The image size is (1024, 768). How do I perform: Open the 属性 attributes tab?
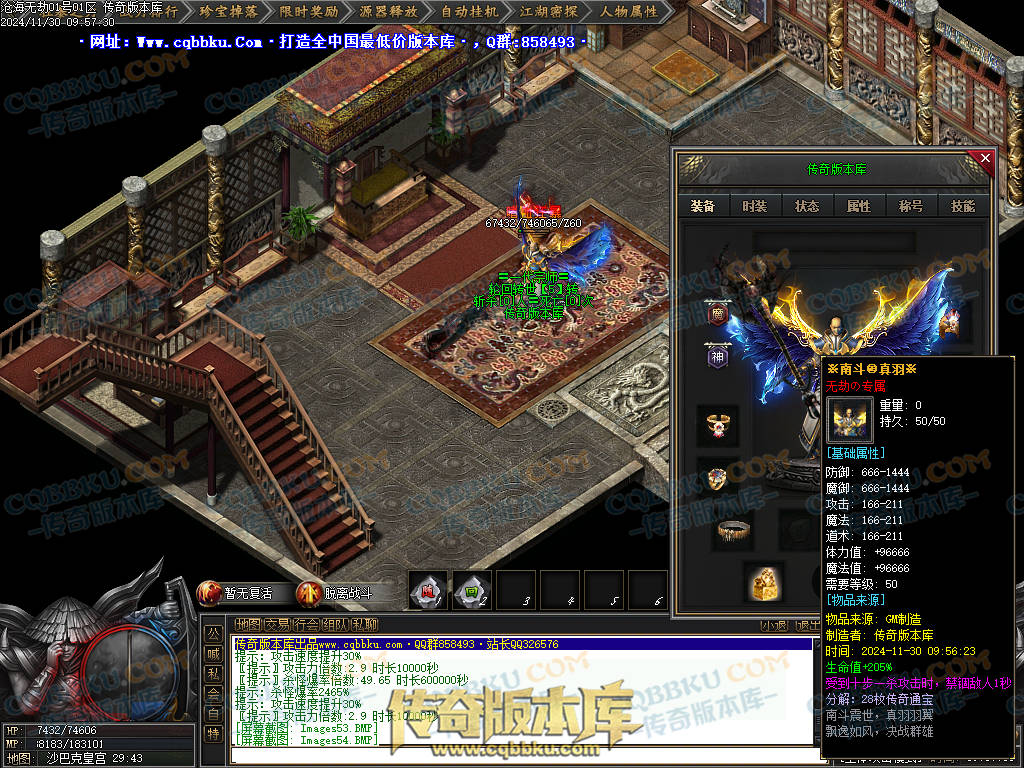click(x=859, y=206)
